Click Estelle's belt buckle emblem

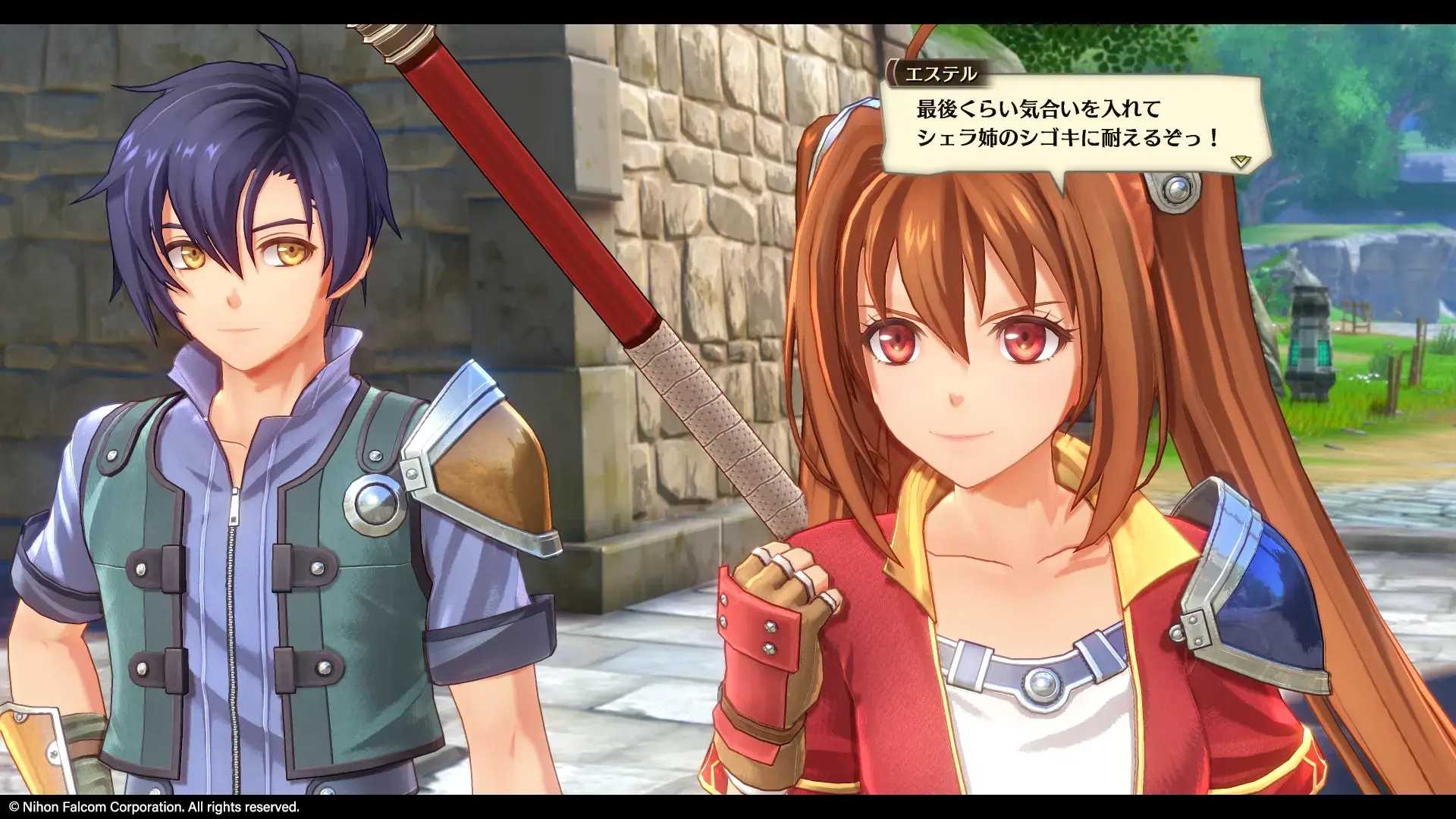click(x=1043, y=690)
